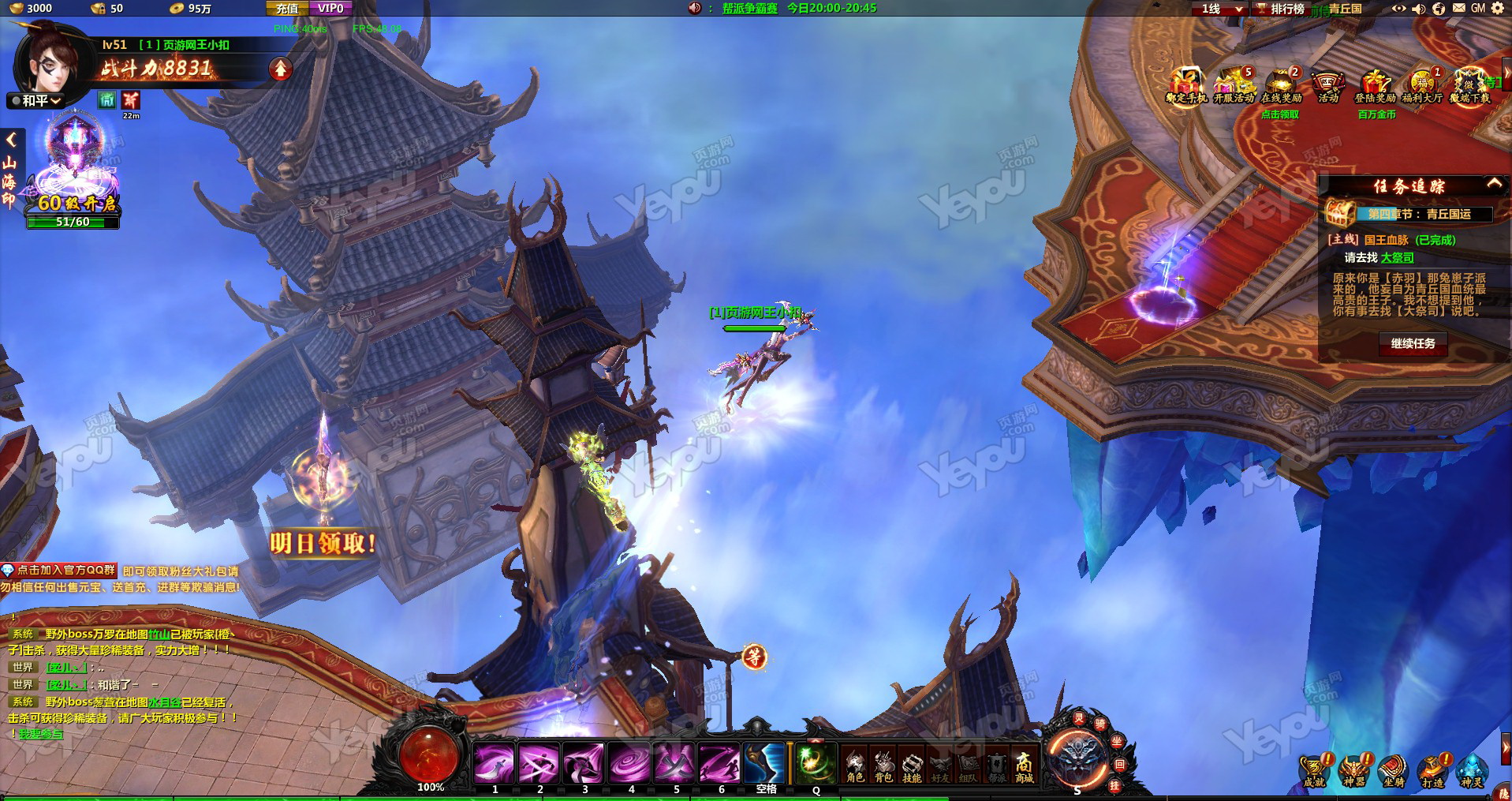Click the 继续任务 continue quest button

pos(1412,343)
